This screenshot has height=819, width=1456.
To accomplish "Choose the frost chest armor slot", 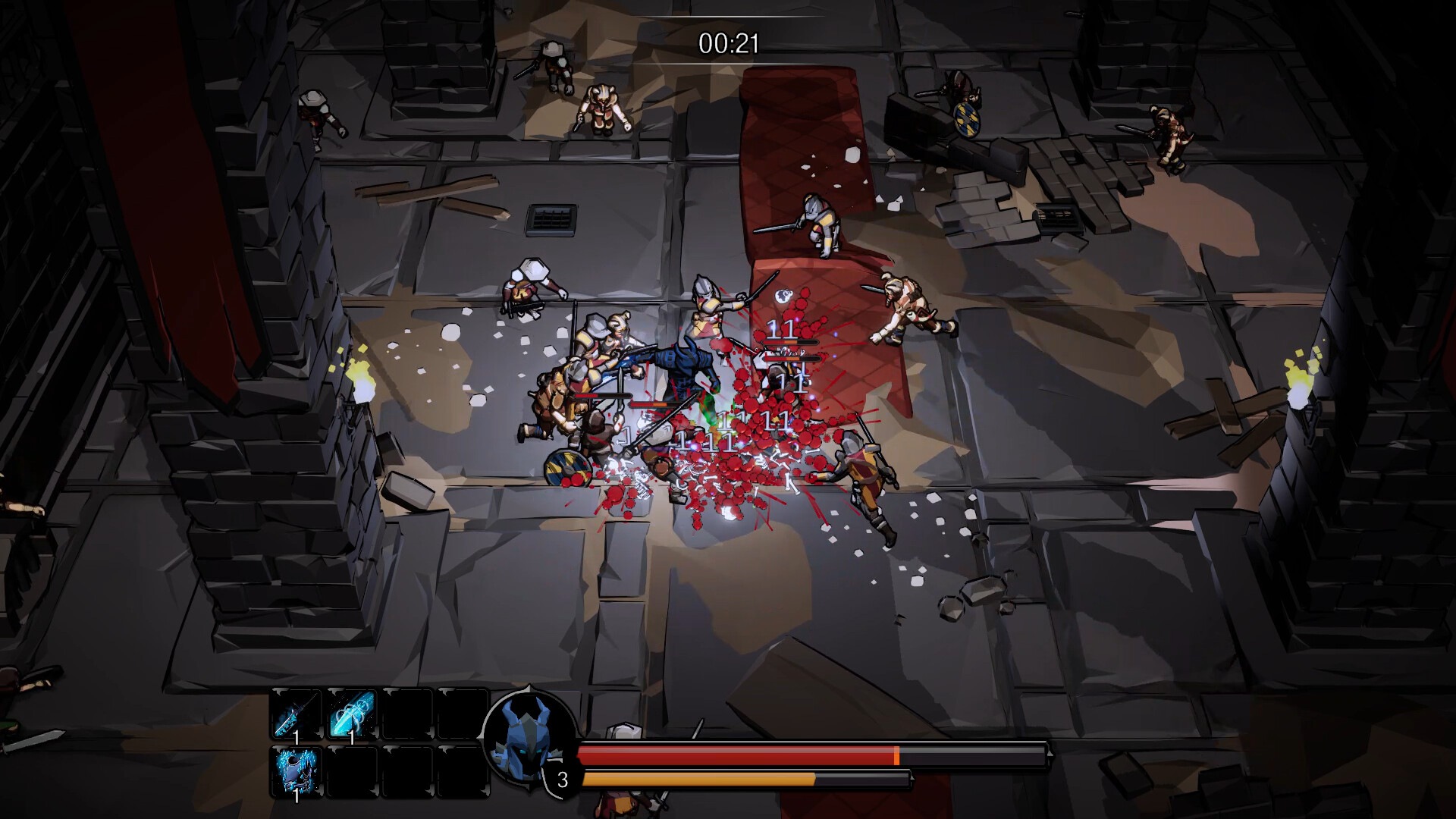I will click(297, 771).
